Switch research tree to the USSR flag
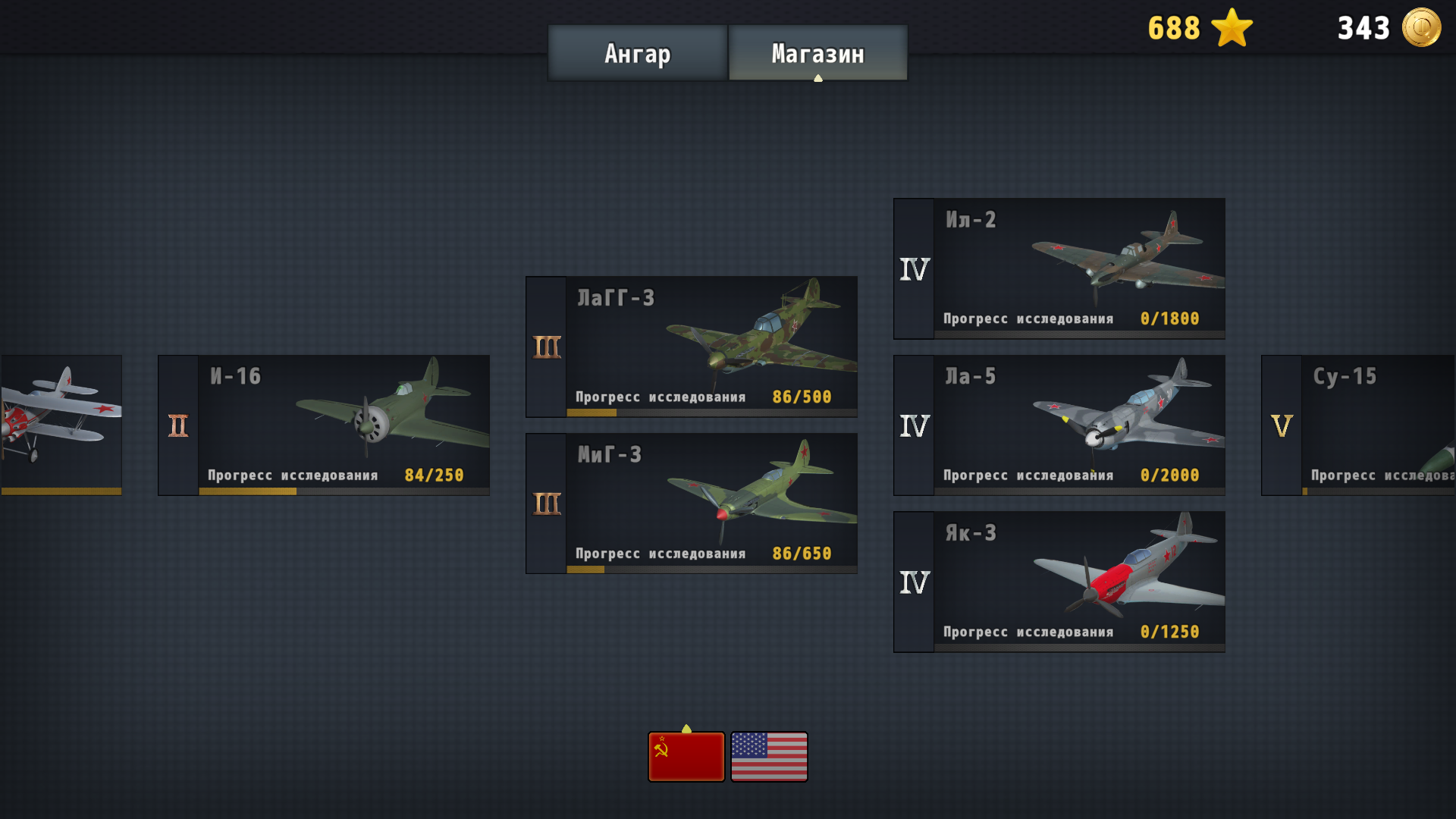The image size is (1456, 819). pos(686,755)
